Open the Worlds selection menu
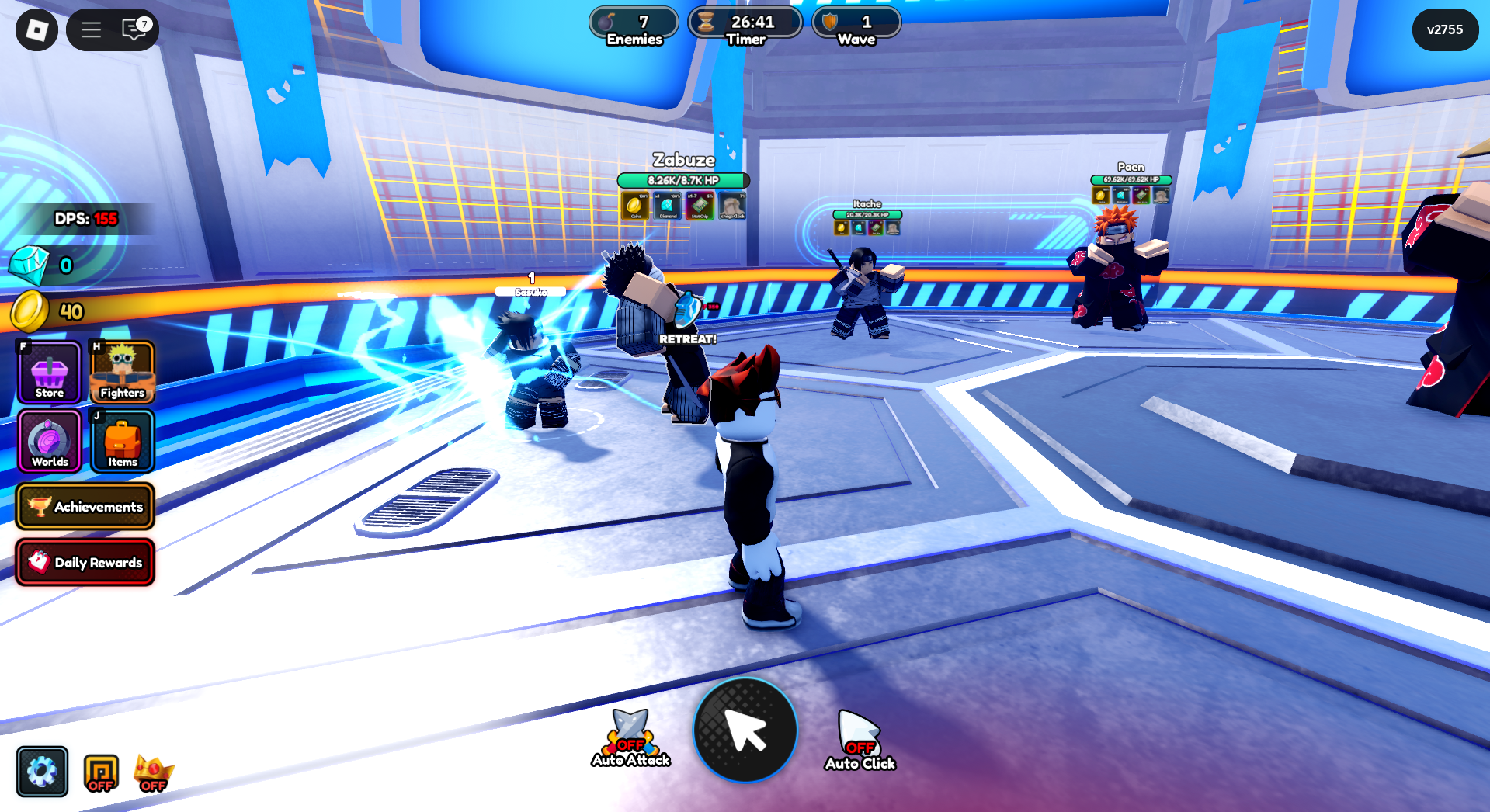The height and width of the screenshot is (812, 1490). click(48, 442)
